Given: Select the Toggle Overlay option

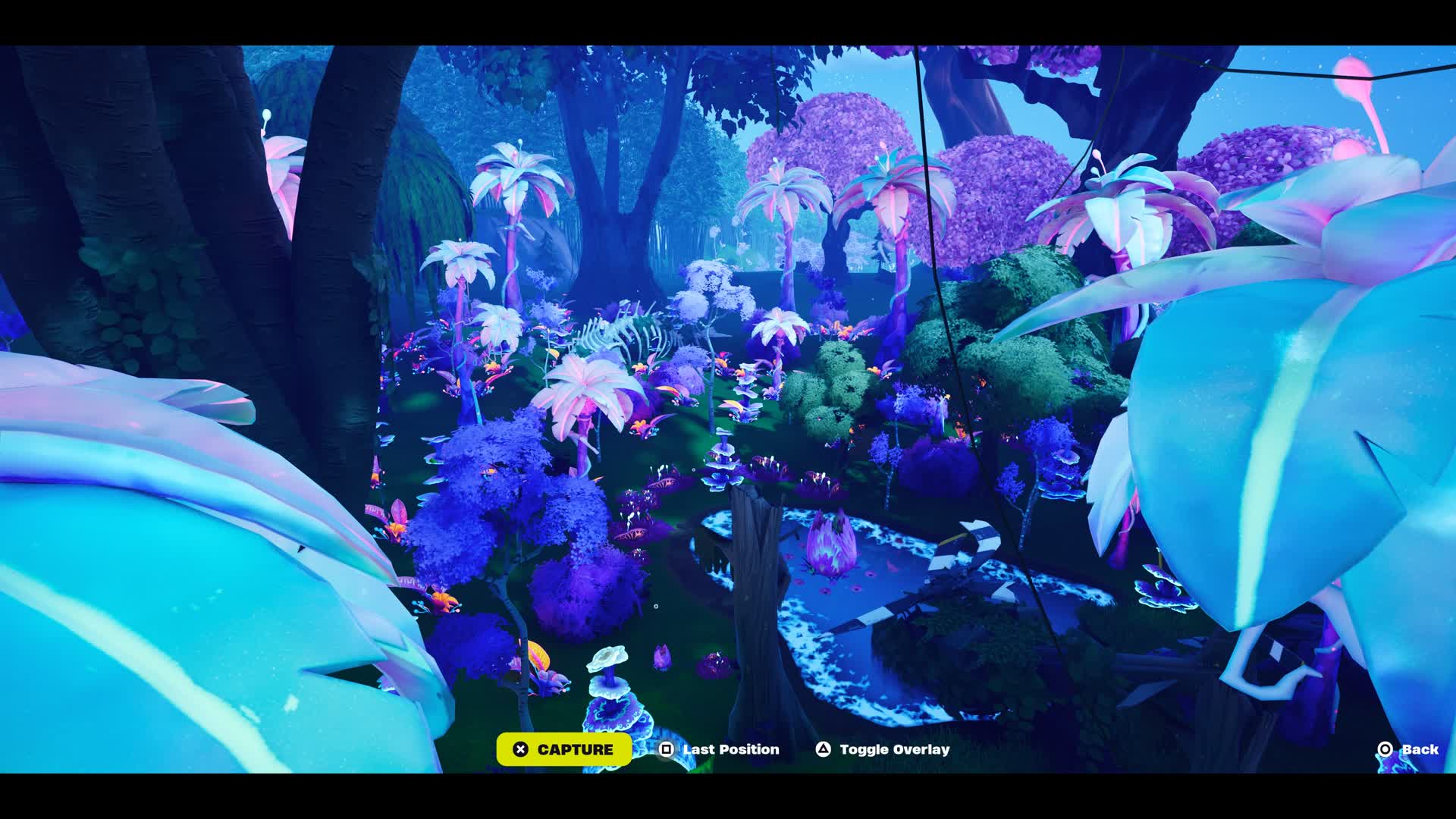Looking at the screenshot, I should (x=883, y=749).
